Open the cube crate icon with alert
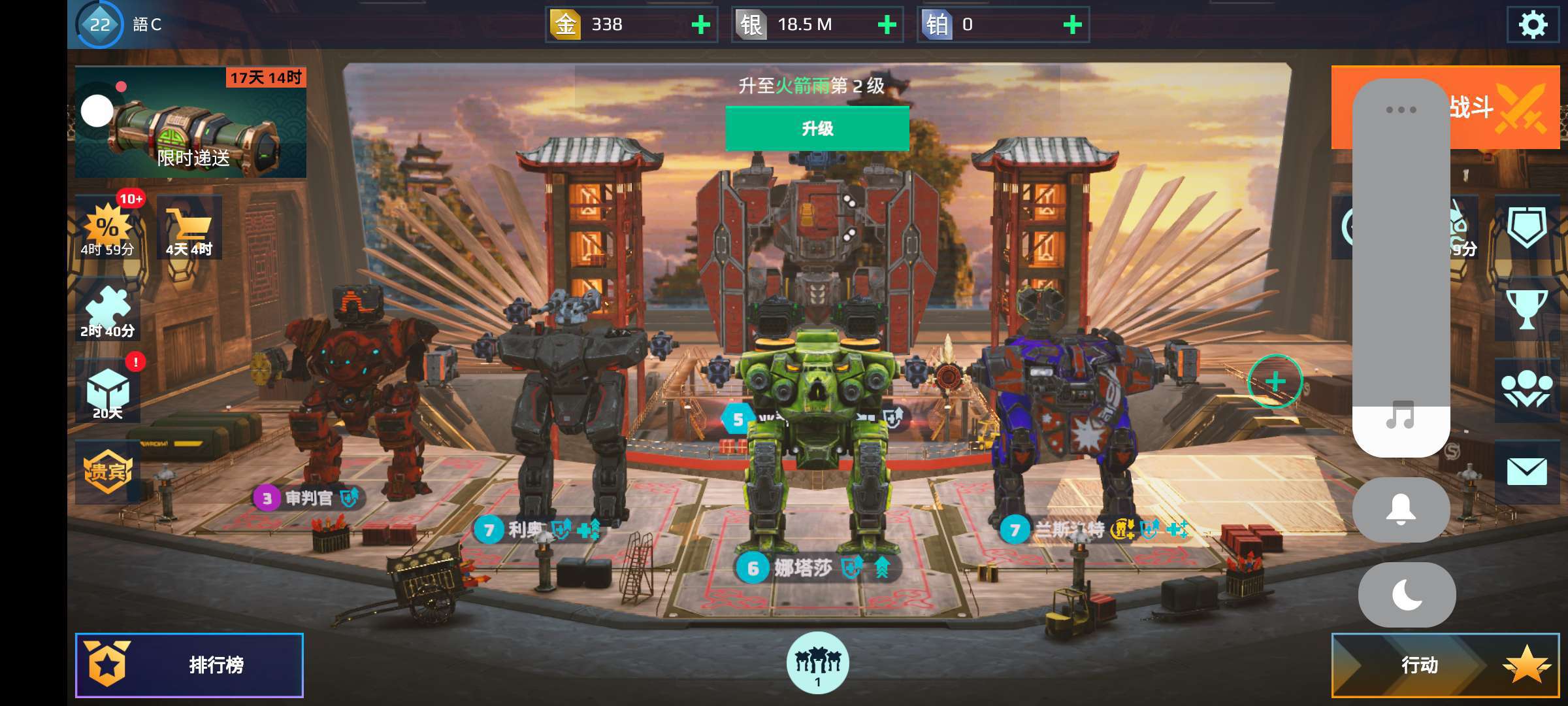 [108, 392]
